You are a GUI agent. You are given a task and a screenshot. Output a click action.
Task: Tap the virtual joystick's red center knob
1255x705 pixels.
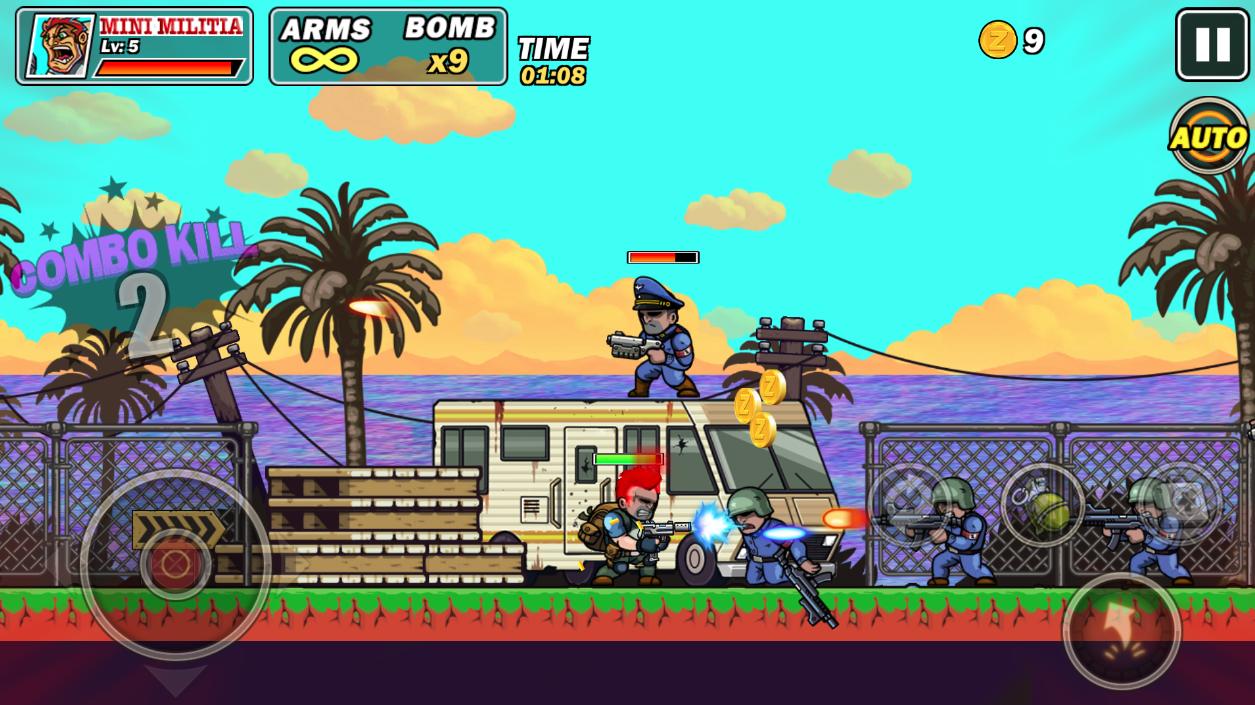click(176, 565)
